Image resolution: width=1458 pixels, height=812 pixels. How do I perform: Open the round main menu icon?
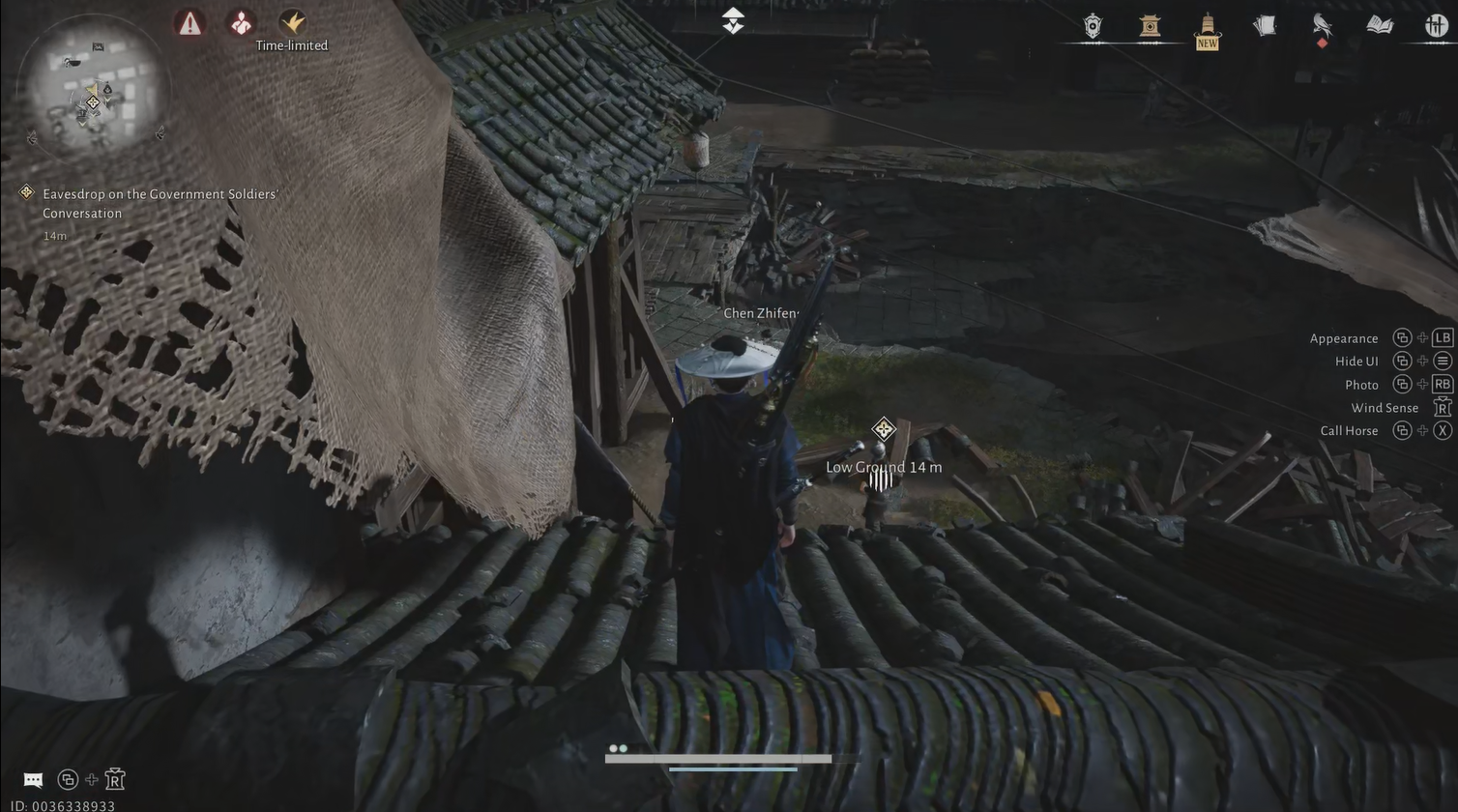point(1436,26)
